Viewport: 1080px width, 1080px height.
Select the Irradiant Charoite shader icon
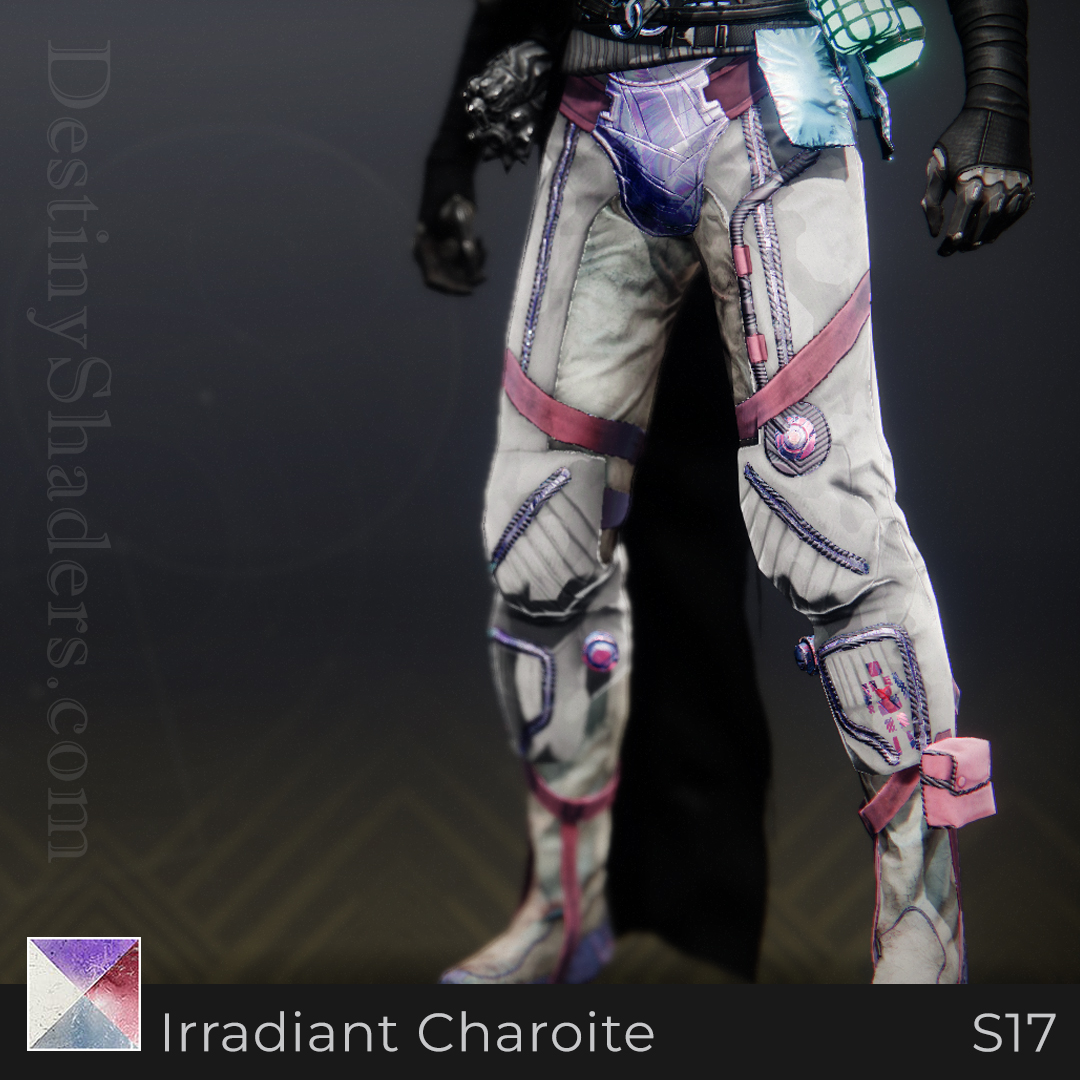click(x=84, y=993)
